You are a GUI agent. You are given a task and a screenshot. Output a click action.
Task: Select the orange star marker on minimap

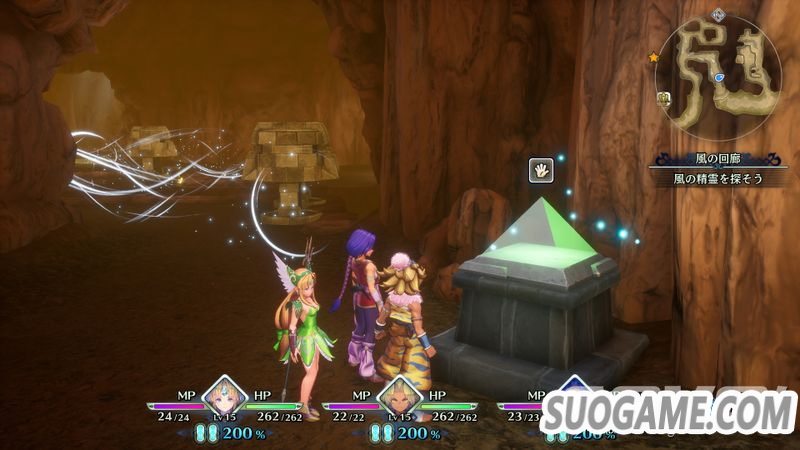click(x=654, y=58)
